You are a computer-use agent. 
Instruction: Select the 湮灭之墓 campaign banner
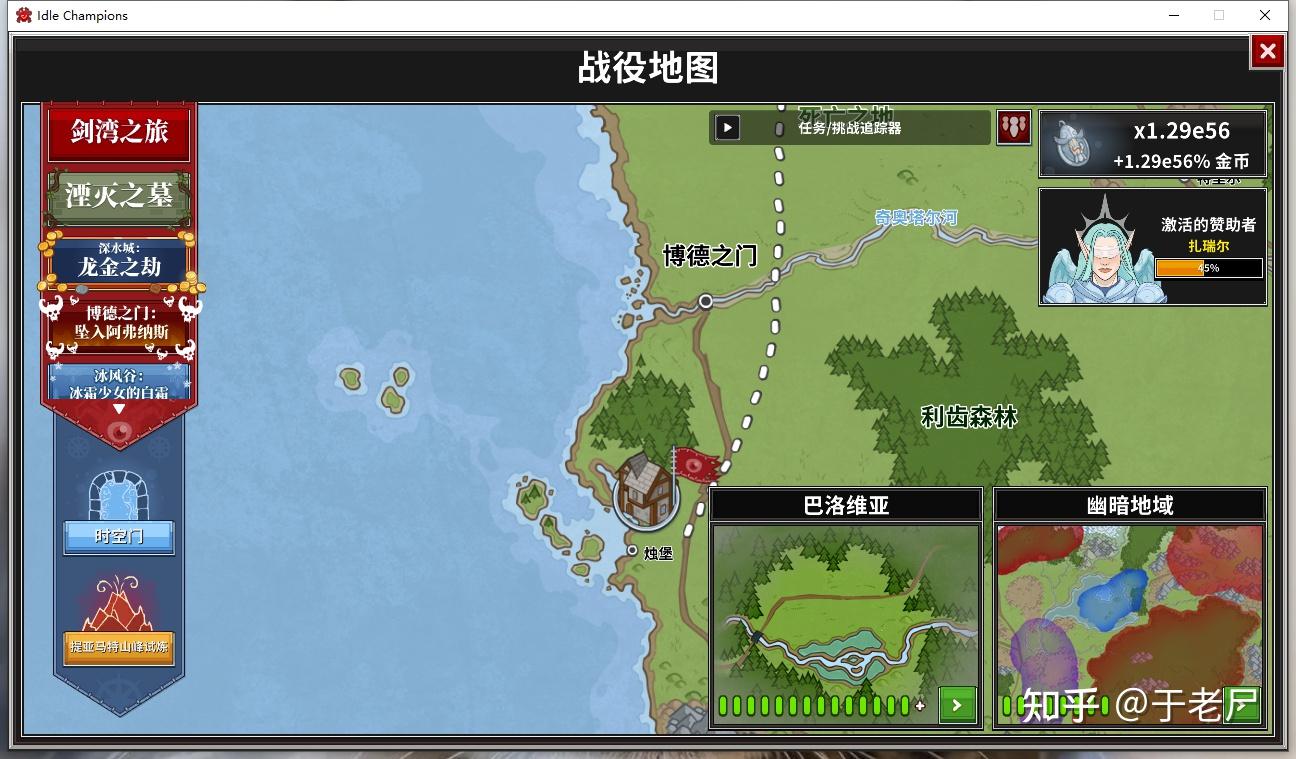click(x=118, y=195)
